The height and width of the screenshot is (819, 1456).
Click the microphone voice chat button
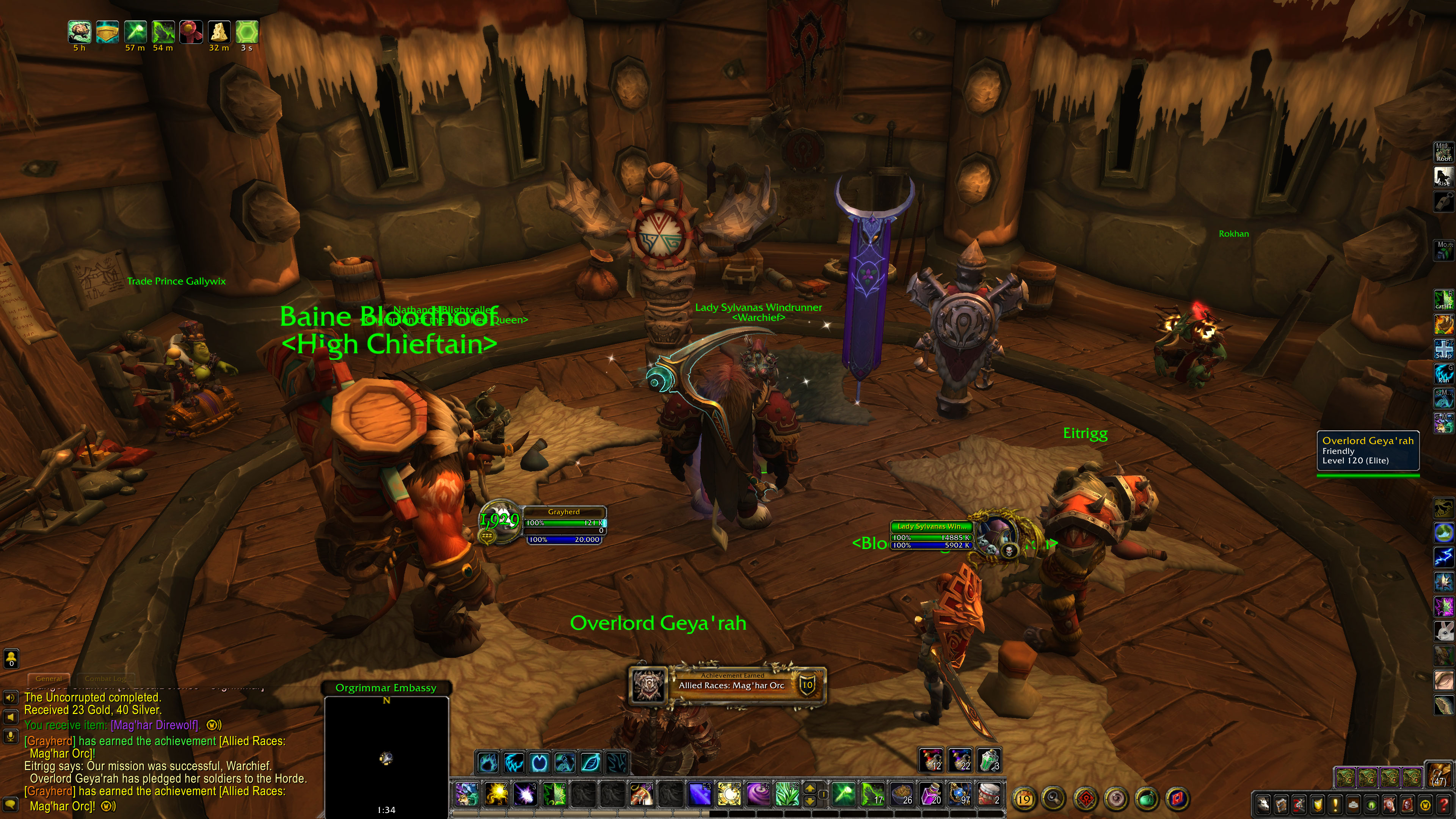pos(11,736)
